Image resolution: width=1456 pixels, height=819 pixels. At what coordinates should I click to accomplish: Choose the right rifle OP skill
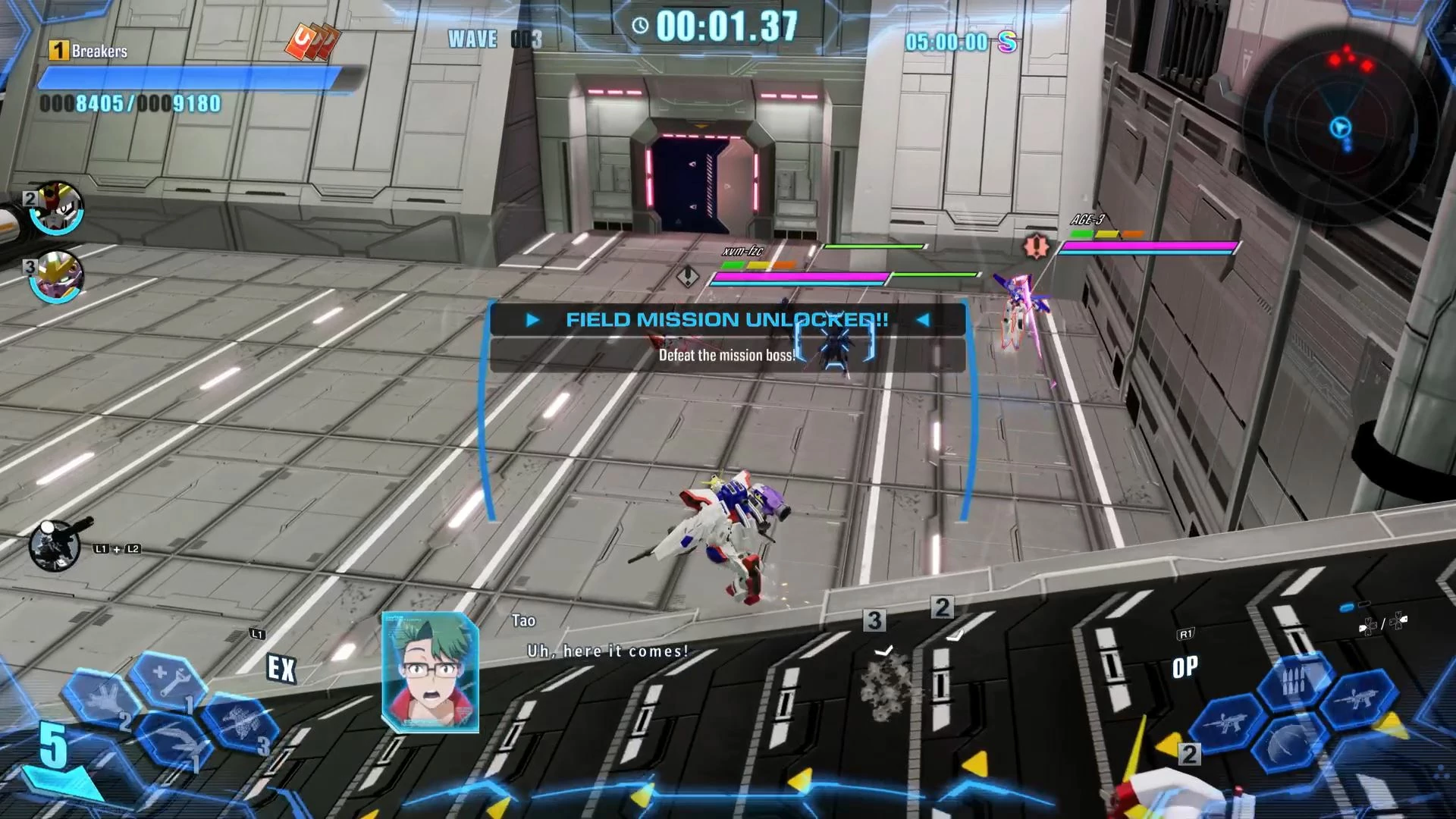[1357, 698]
